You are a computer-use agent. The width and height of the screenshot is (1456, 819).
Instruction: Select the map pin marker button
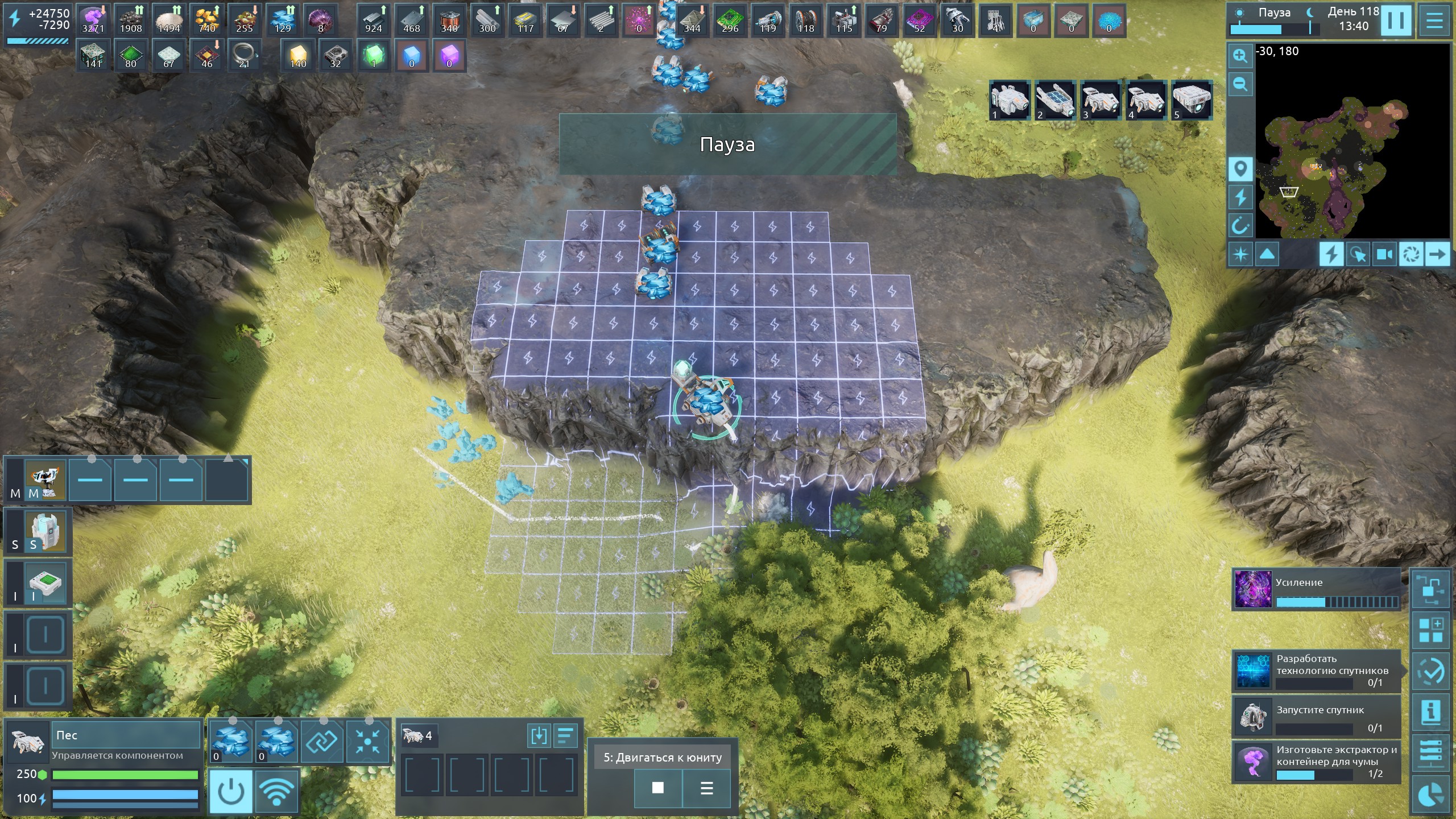pyautogui.click(x=1240, y=169)
